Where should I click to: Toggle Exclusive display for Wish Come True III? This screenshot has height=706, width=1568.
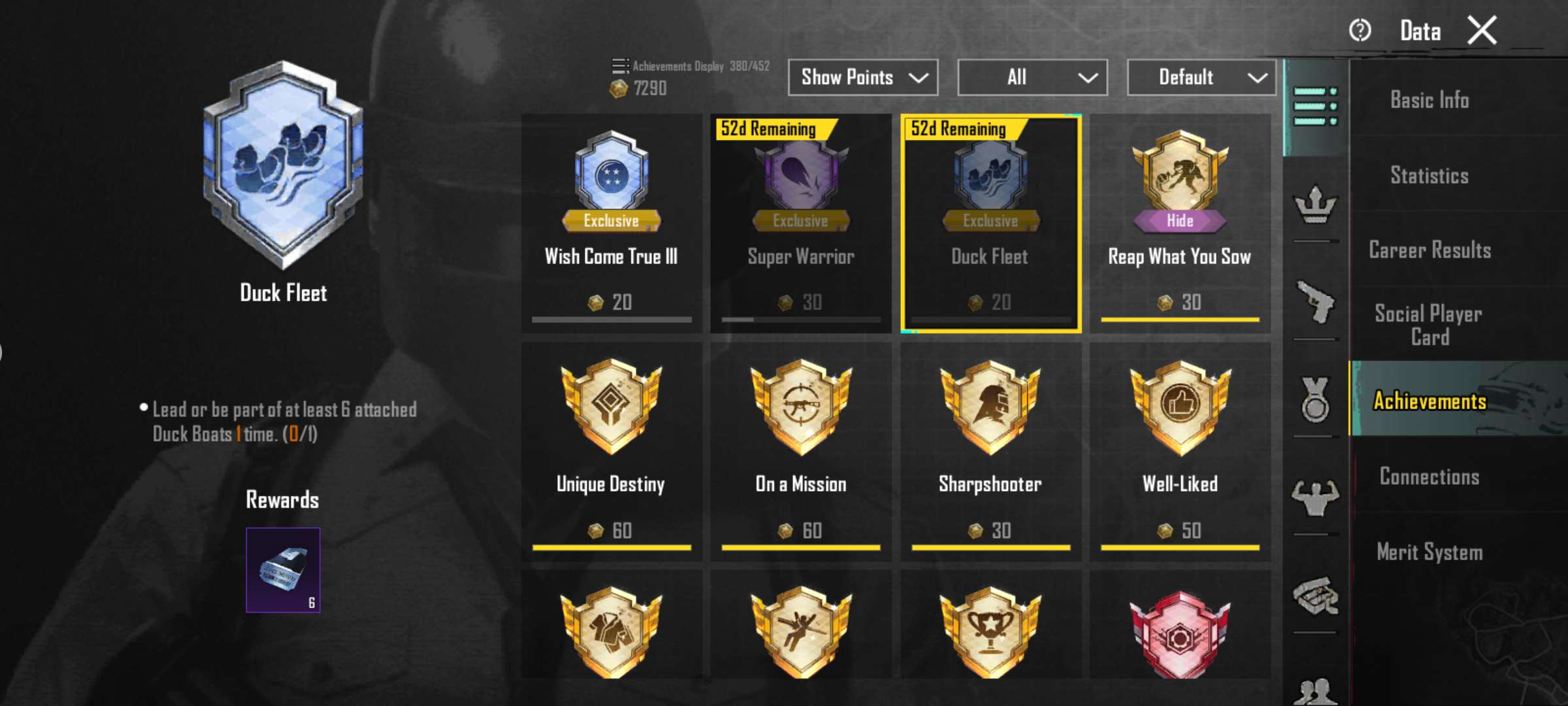click(x=612, y=221)
